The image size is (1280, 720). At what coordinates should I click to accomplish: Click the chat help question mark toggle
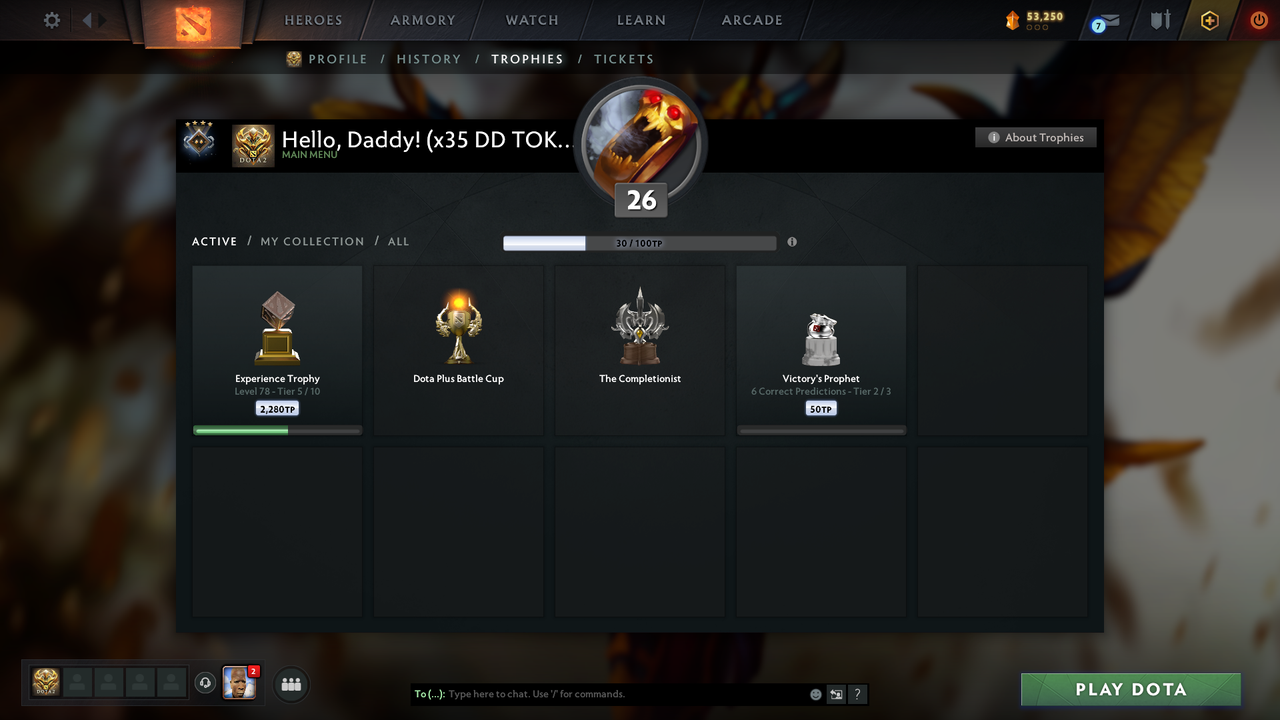click(x=857, y=693)
